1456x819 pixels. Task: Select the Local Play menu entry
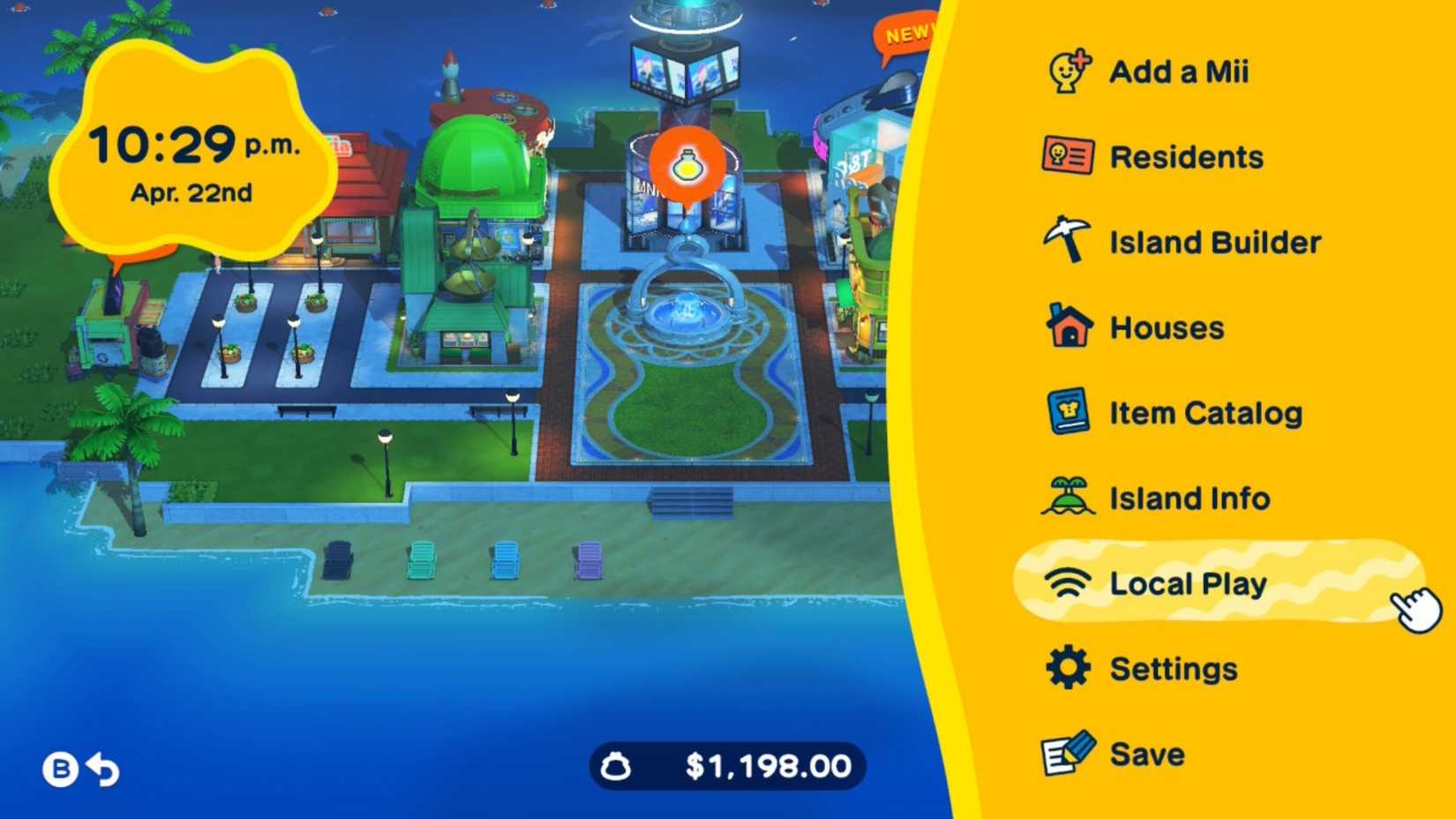point(1188,582)
